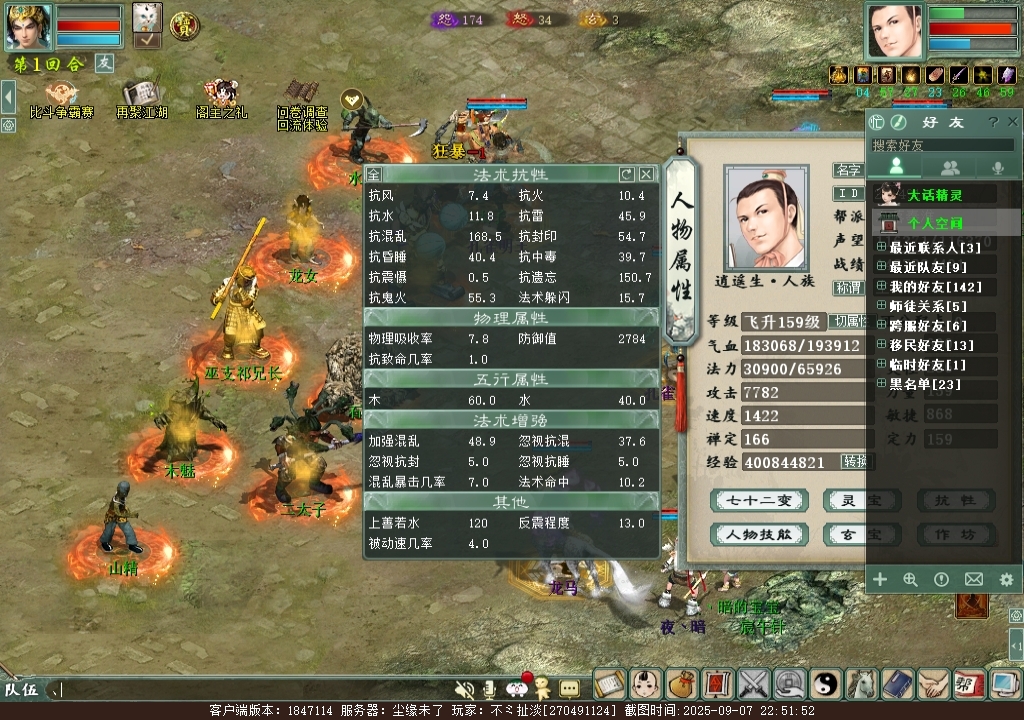
Task: Click the friend search field
Action: [x=940, y=145]
